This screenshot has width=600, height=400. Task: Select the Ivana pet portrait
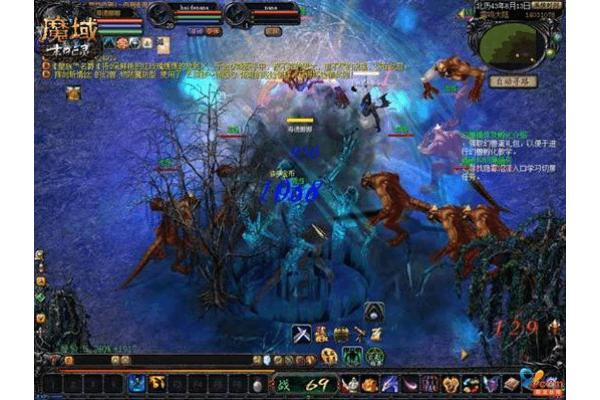(238, 14)
